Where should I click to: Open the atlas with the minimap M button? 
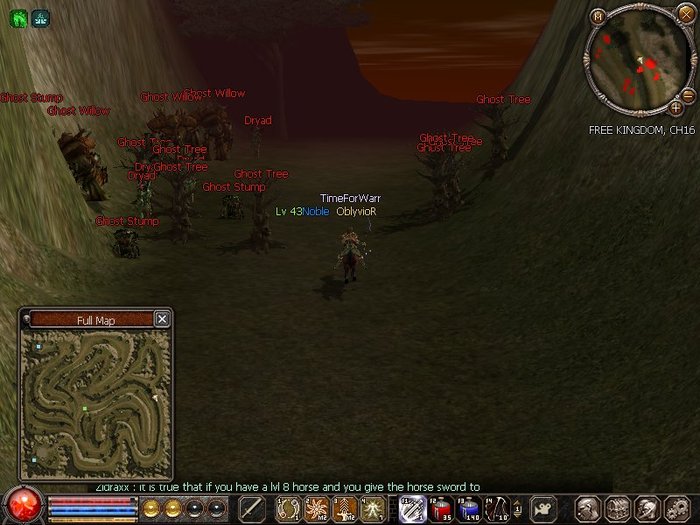click(x=598, y=16)
